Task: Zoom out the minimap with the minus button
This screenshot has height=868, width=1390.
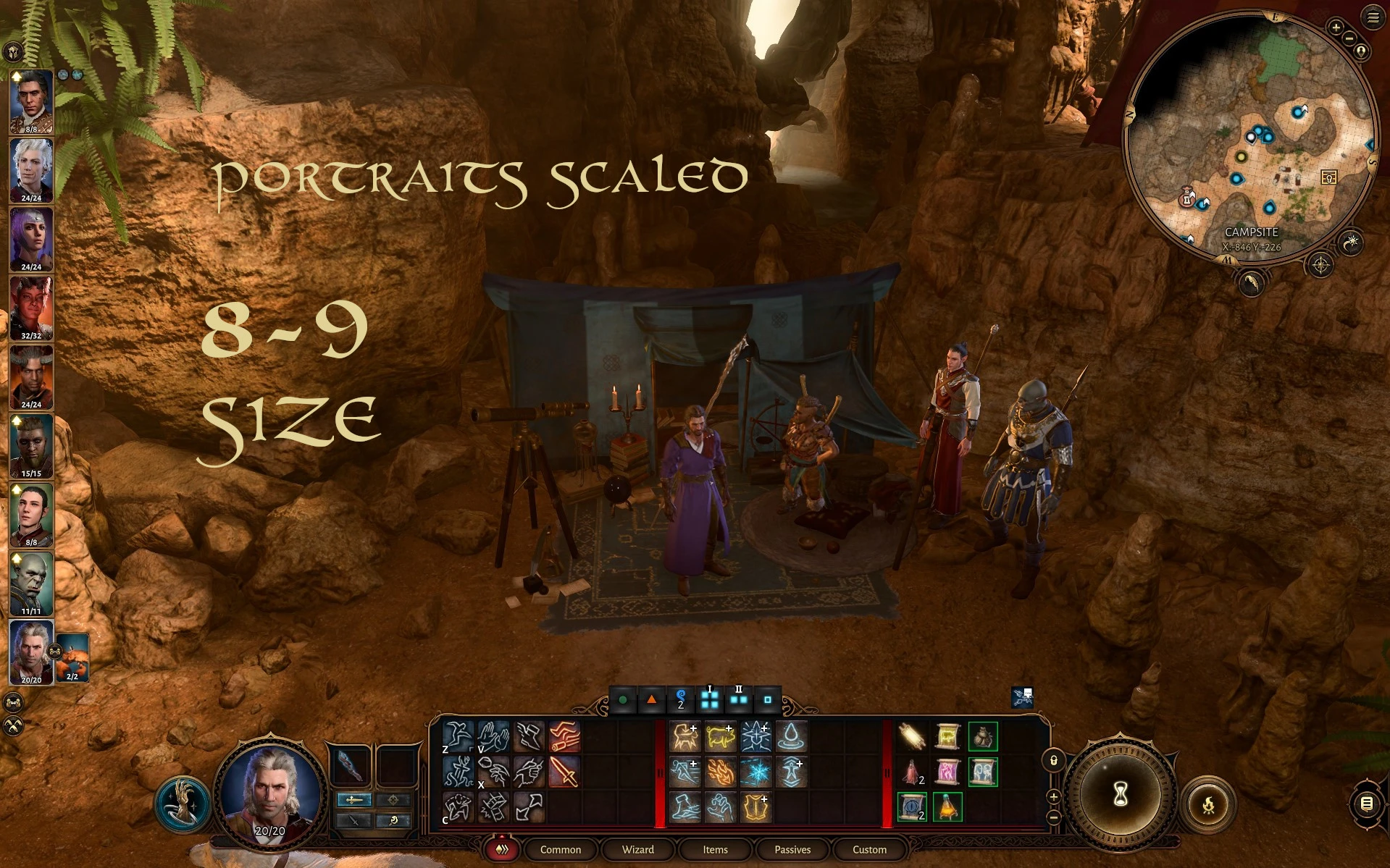Action: (1349, 38)
